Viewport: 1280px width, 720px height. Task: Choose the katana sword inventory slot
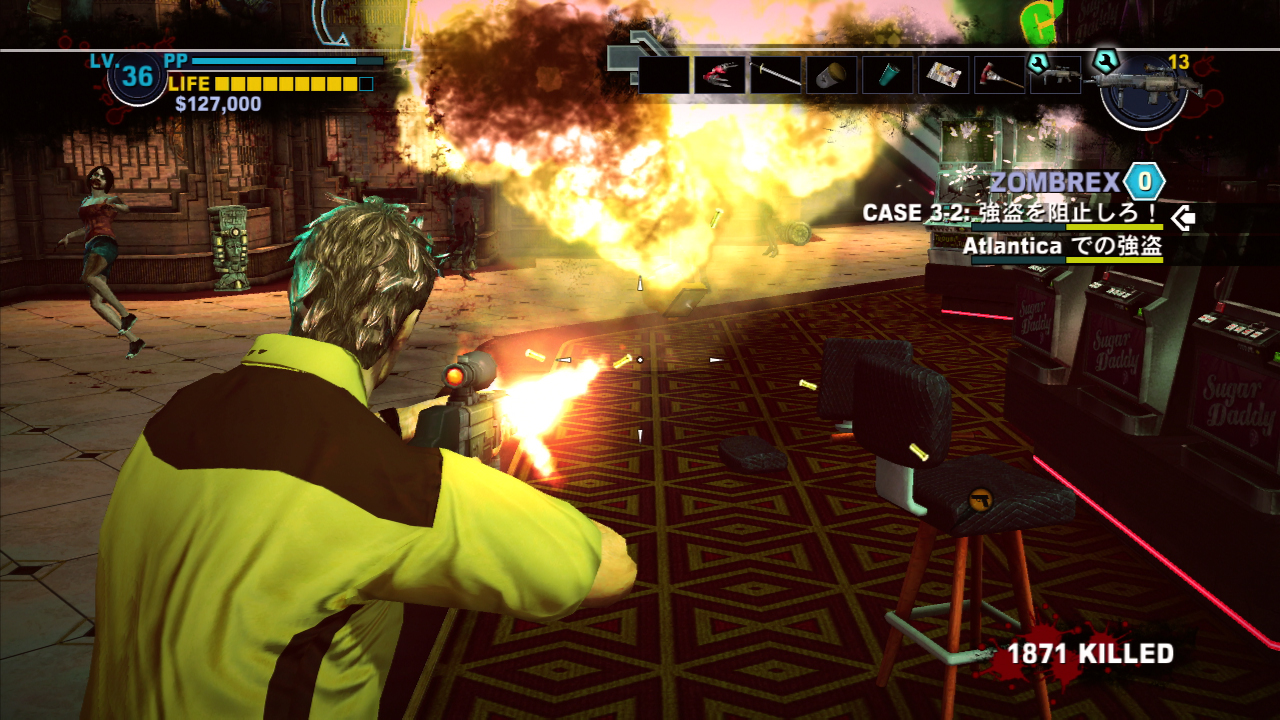[776, 75]
